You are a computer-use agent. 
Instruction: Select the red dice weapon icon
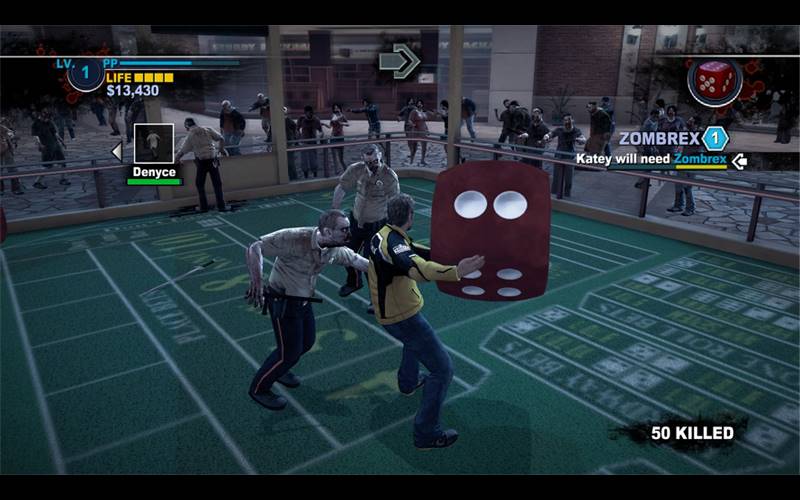[x=714, y=81]
